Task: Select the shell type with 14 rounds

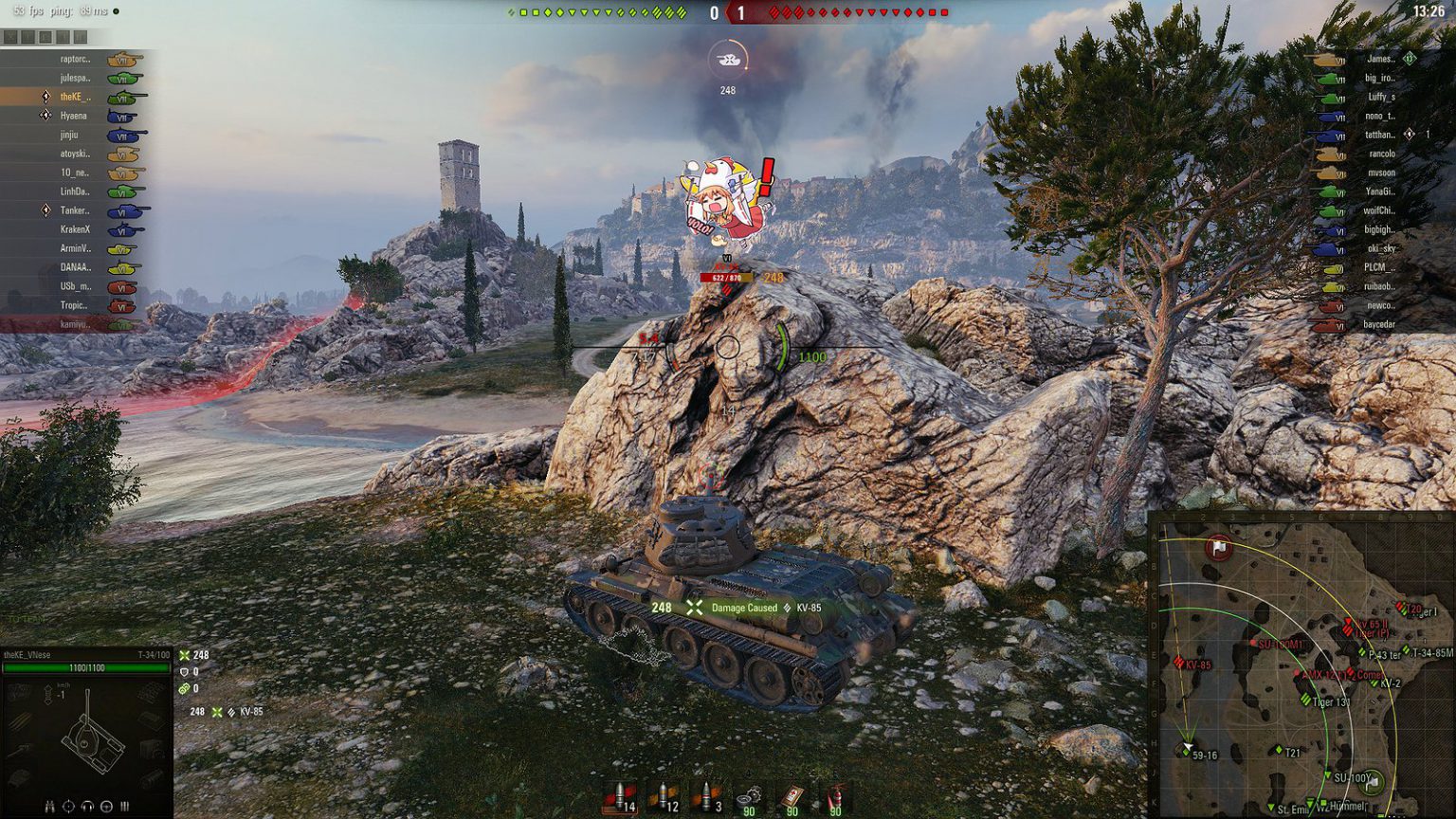Action: [621, 798]
